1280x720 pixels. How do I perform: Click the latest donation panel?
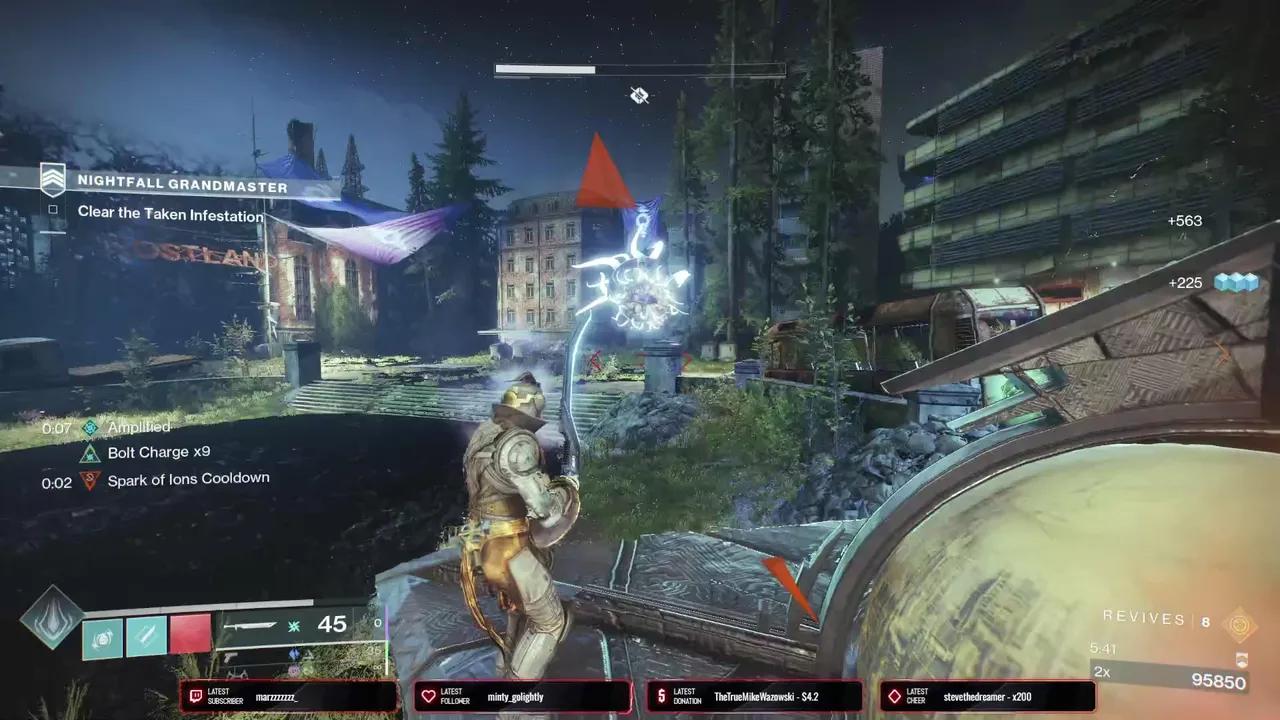754,696
